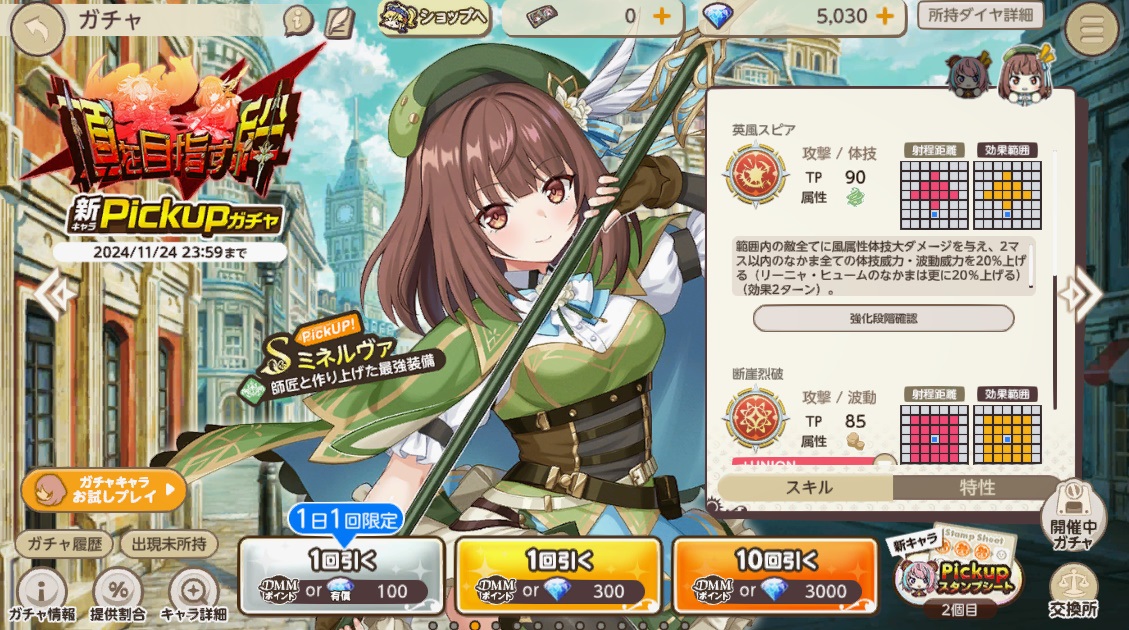The width and height of the screenshot is (1129, 630).
Task: Show next gacha banner with right arrow
Action: click(x=1080, y=294)
